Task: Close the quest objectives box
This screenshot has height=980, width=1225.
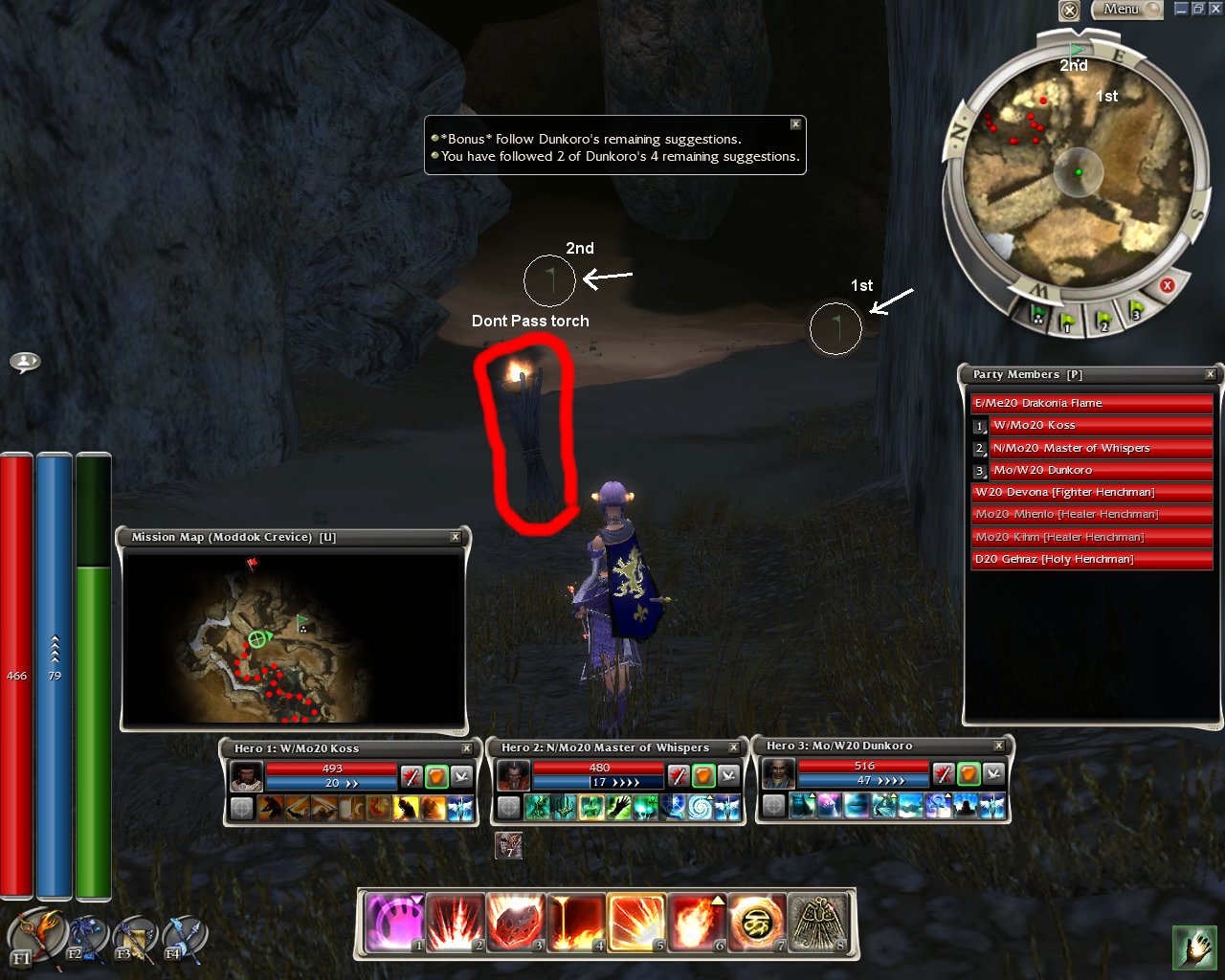Action: (x=795, y=124)
